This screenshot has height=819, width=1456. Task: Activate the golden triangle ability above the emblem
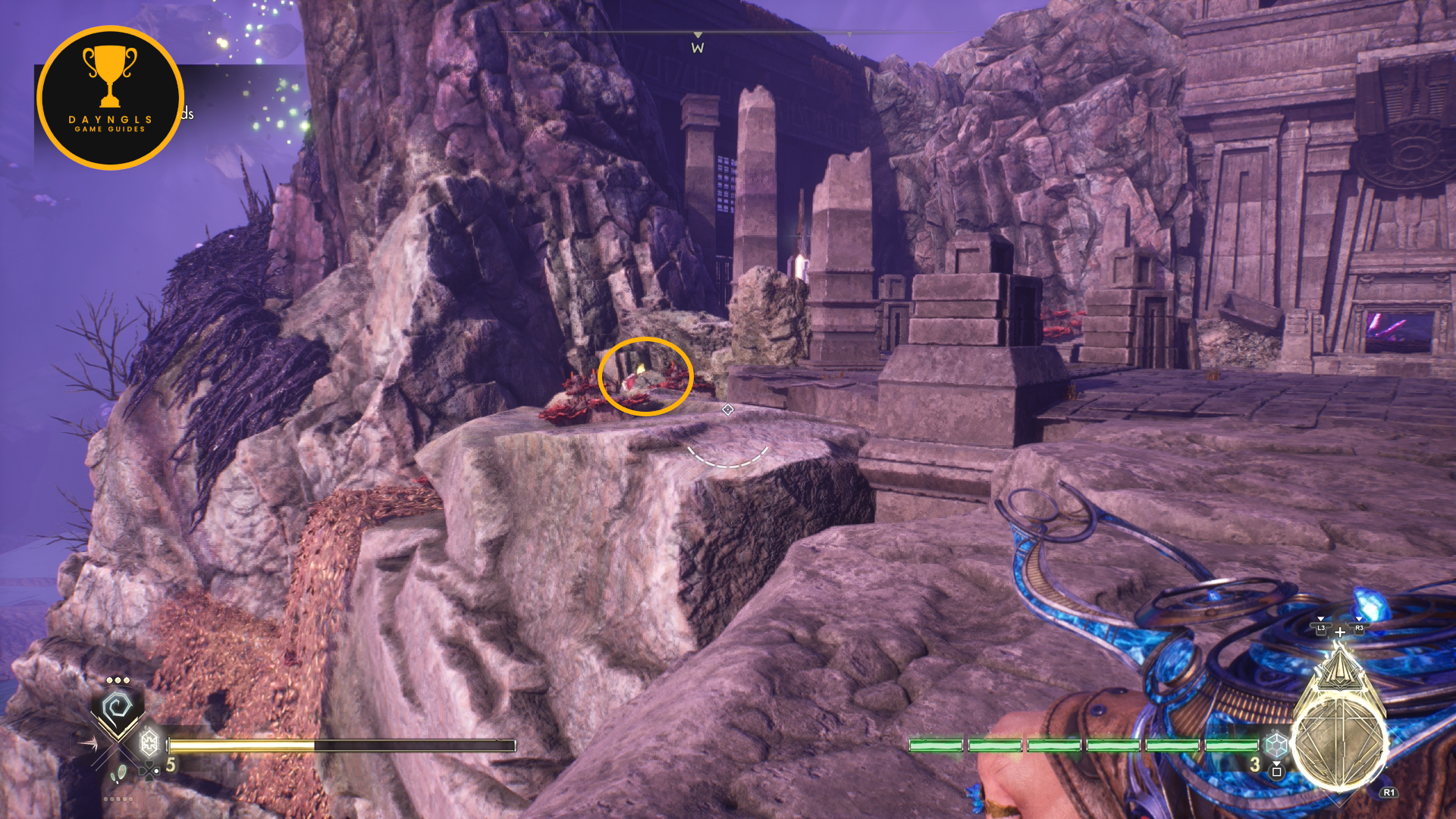1340,668
